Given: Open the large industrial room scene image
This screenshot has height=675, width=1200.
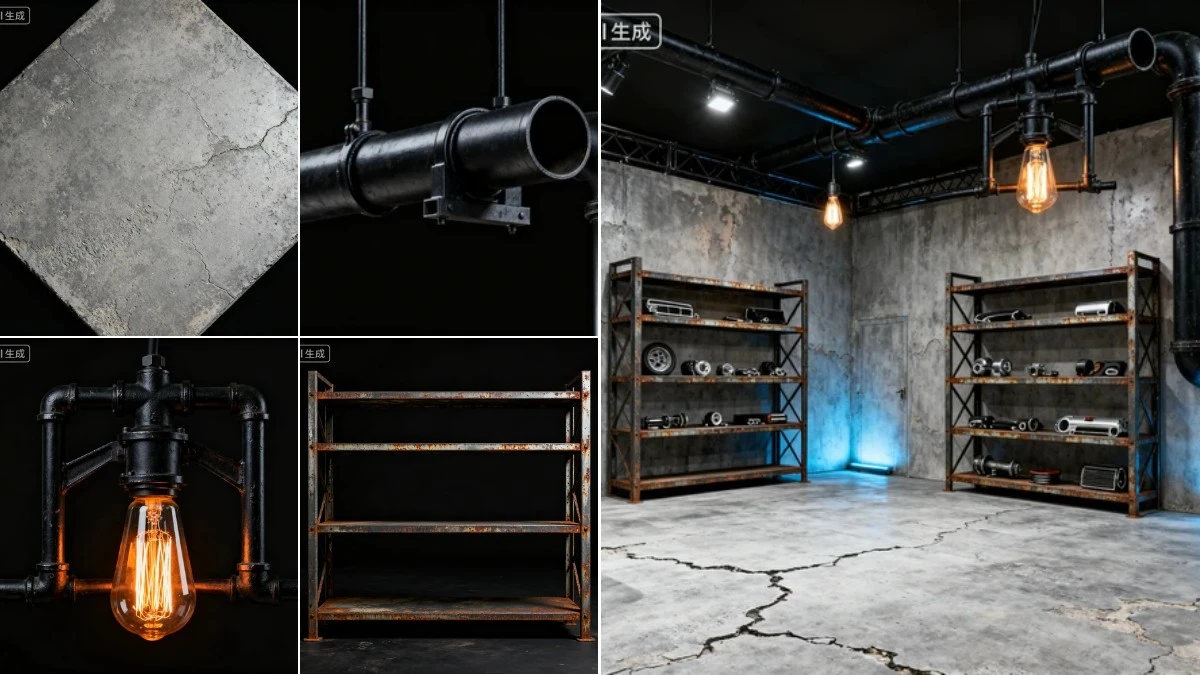Looking at the screenshot, I should (x=900, y=337).
